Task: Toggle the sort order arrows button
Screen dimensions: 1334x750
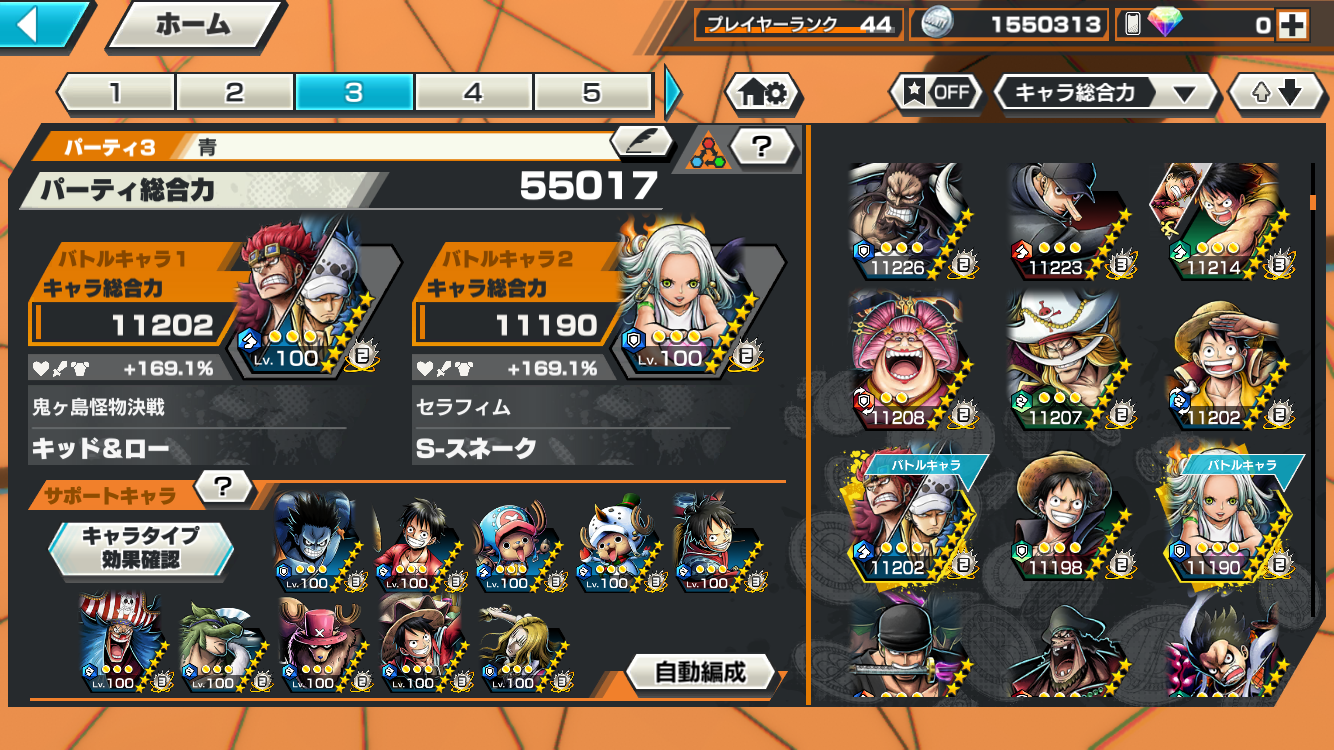Action: pyautogui.click(x=1278, y=94)
